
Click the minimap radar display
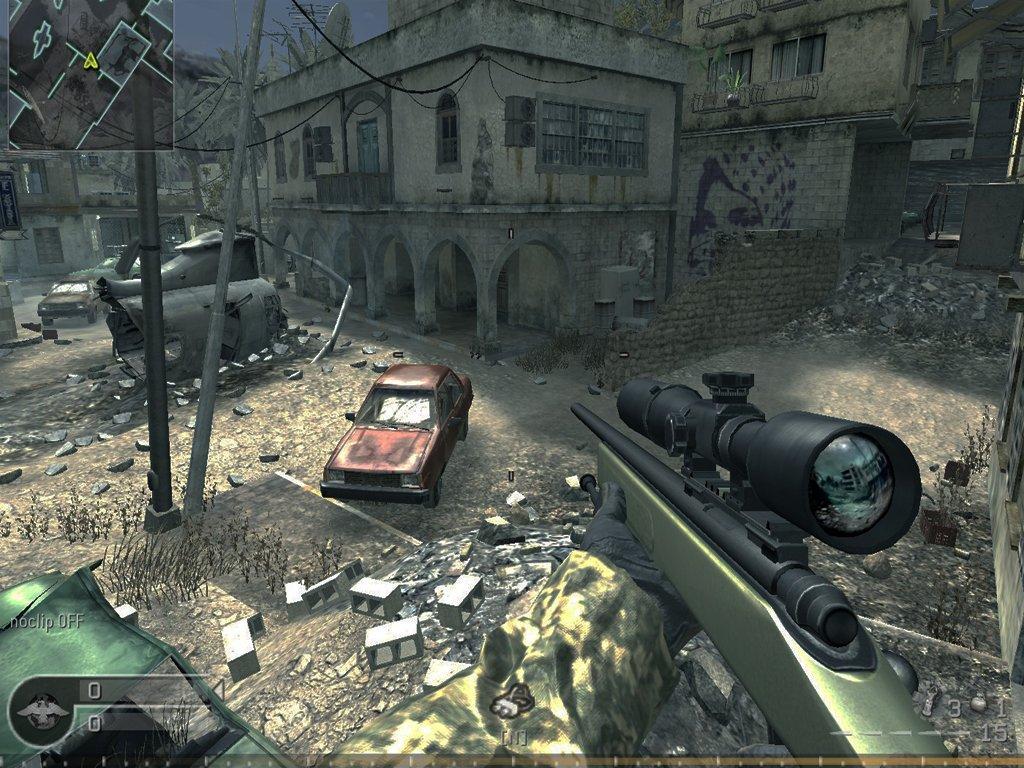[90, 74]
